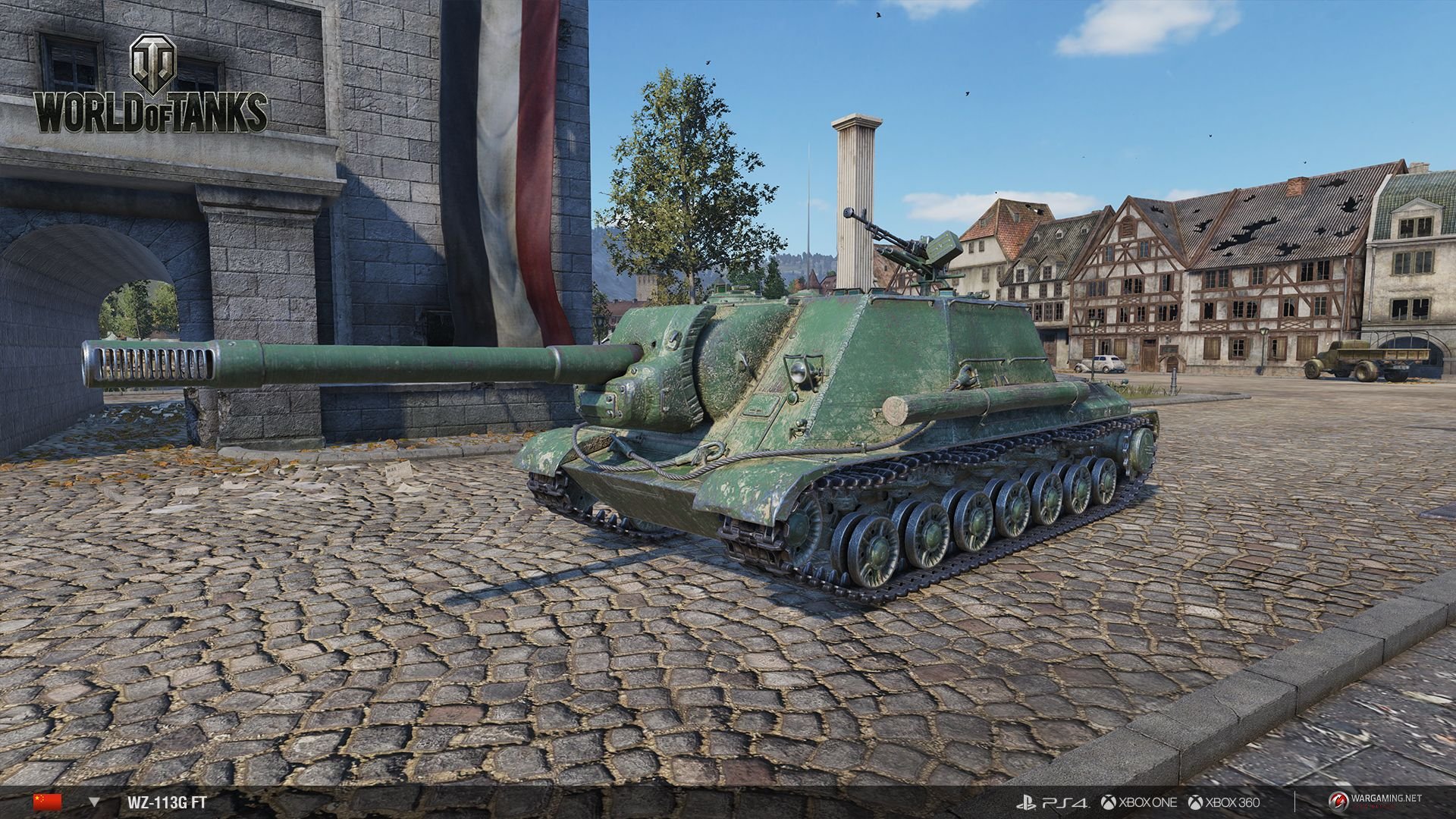This screenshot has height=819, width=1456.
Task: Pick the Xbox 360 platform logo
Action: click(1224, 802)
